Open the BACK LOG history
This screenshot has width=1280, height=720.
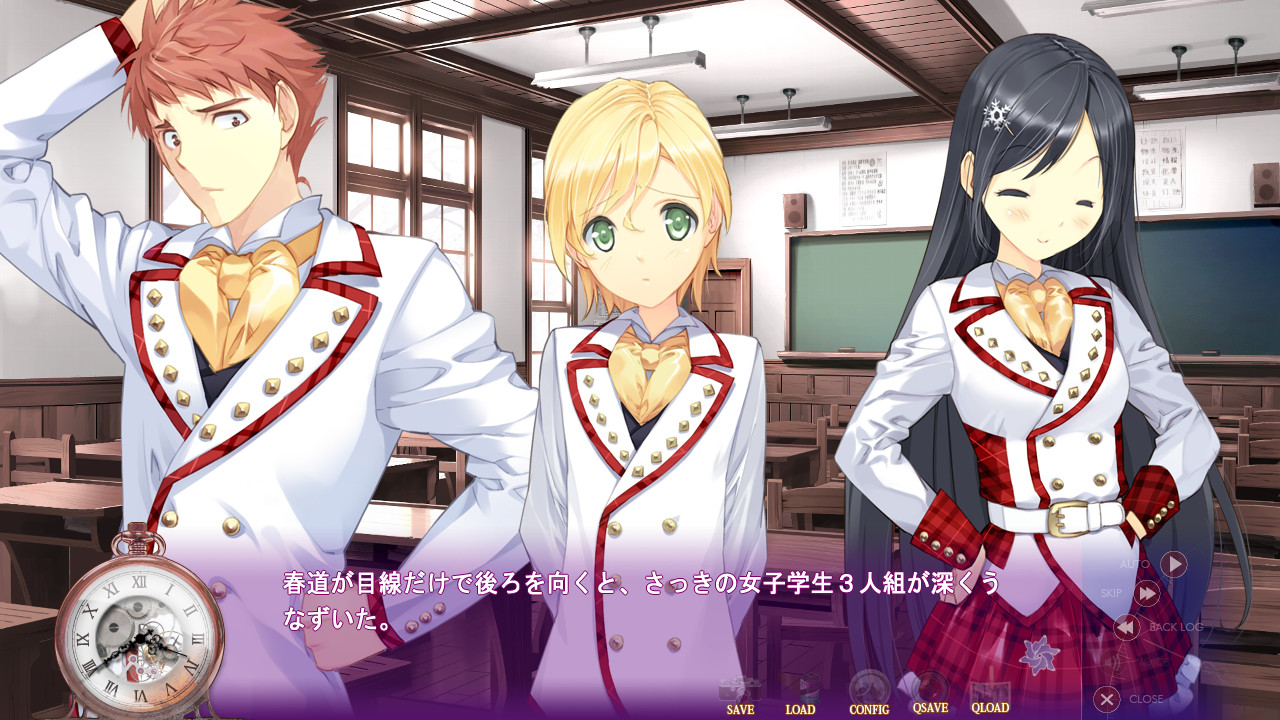coord(1127,627)
